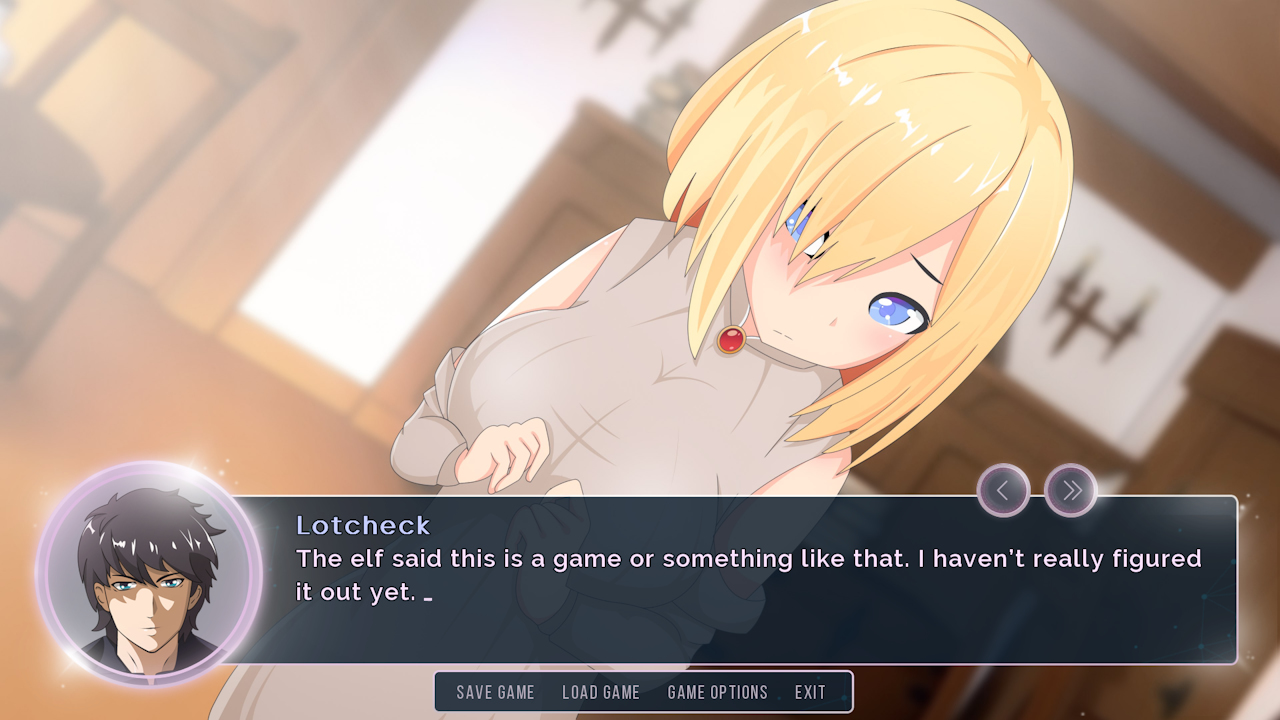Select Load Game from the quick menu
This screenshot has height=720, width=1280.
[x=602, y=692]
